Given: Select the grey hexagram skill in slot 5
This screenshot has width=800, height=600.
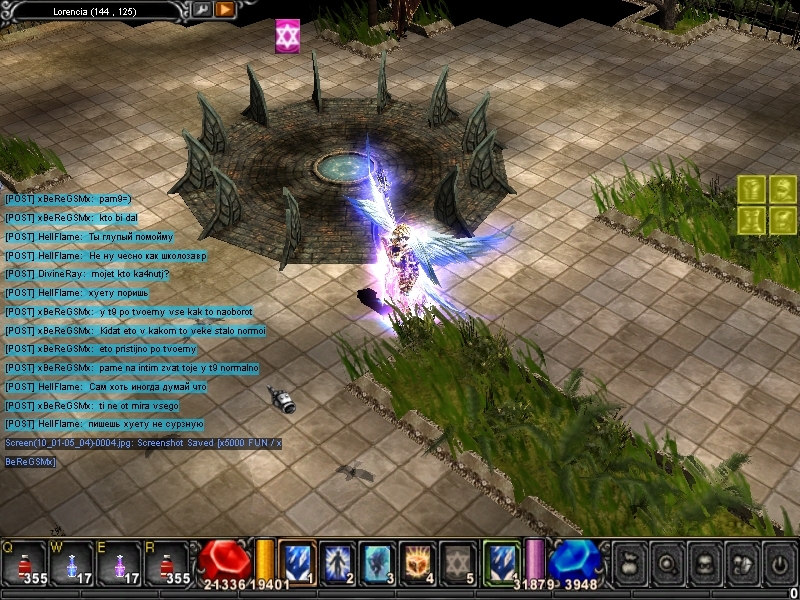Looking at the screenshot, I should tap(457, 560).
